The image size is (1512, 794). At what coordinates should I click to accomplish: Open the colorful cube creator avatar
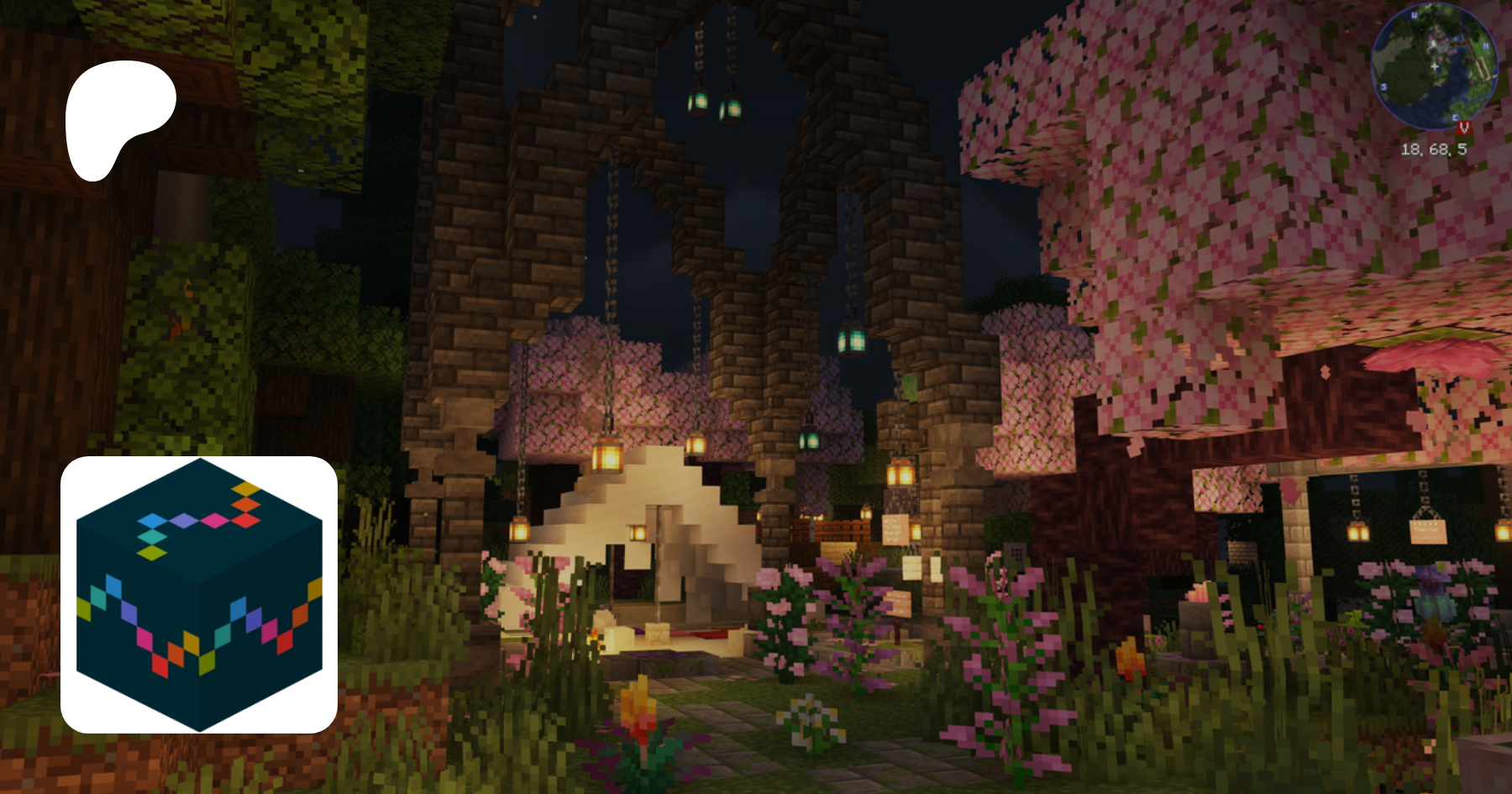tap(199, 595)
